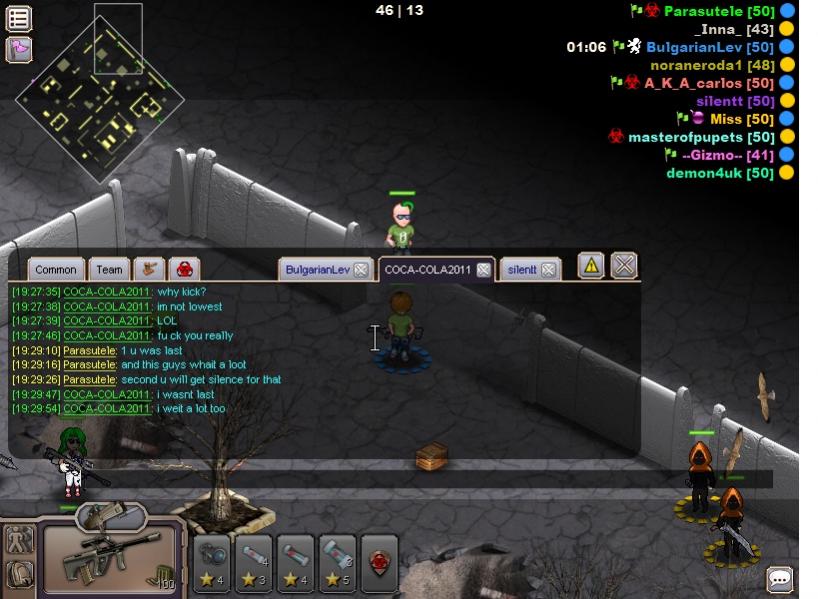This screenshot has height=599, width=818.
Task: Close the COCA-COLA2011 chat tab
Action: point(483,270)
